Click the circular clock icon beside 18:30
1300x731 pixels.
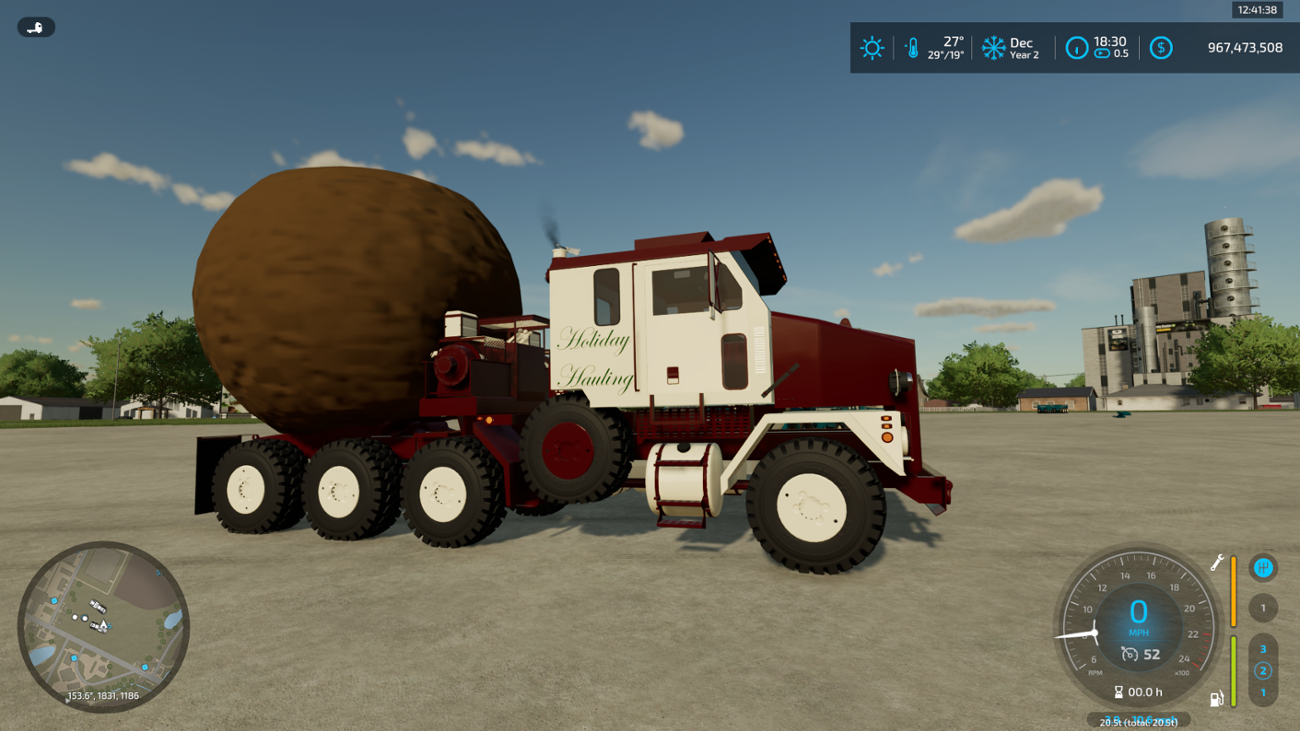tap(1078, 46)
